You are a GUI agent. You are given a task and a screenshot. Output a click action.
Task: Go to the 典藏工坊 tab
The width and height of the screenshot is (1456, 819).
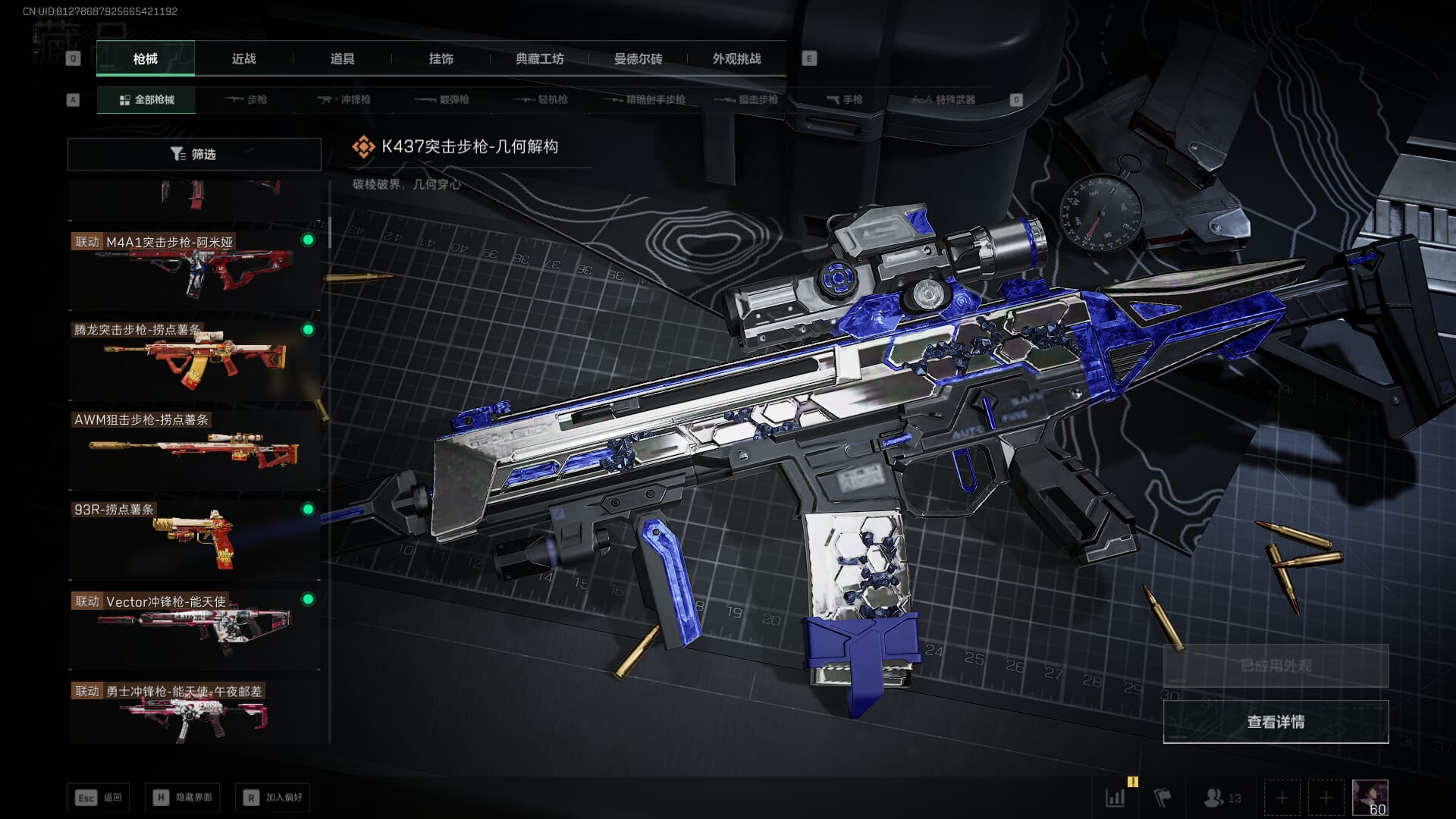click(x=539, y=59)
